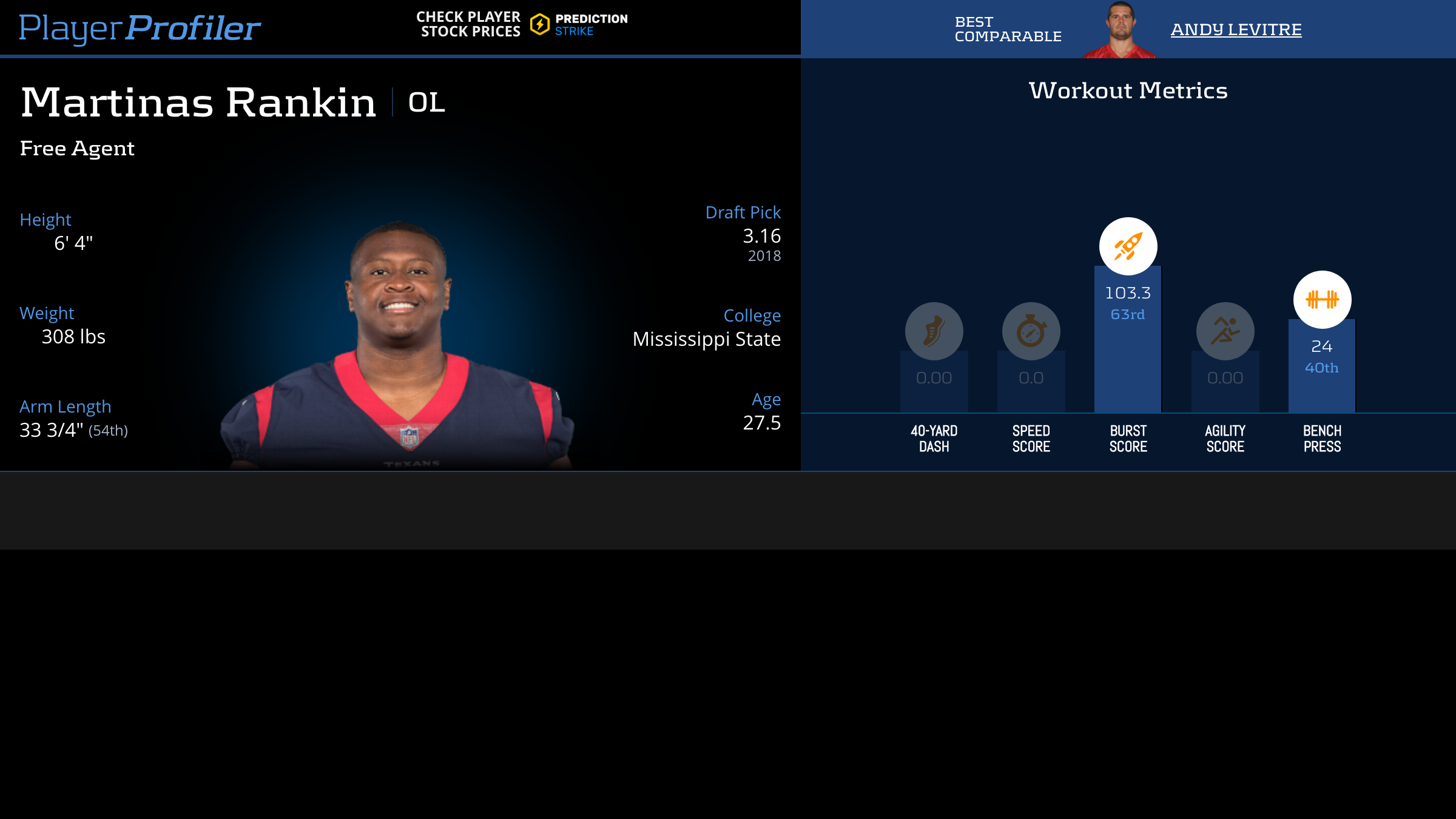The image size is (1456, 819).
Task: Select the Burst Score rocket icon
Action: coord(1128,246)
